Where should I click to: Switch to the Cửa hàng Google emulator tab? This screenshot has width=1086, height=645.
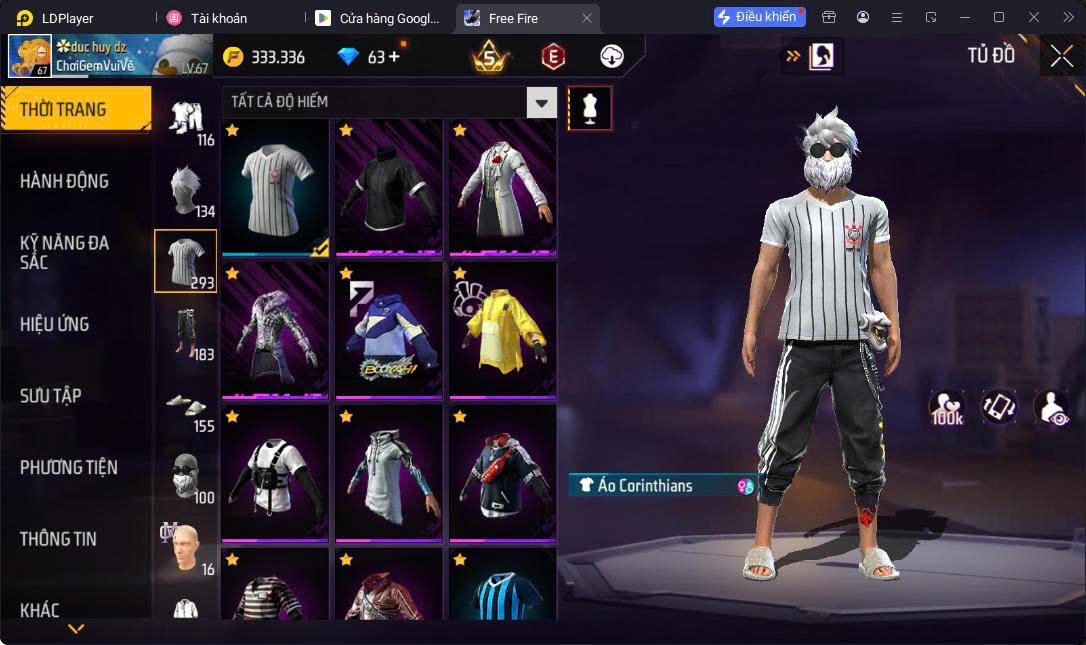tap(378, 18)
